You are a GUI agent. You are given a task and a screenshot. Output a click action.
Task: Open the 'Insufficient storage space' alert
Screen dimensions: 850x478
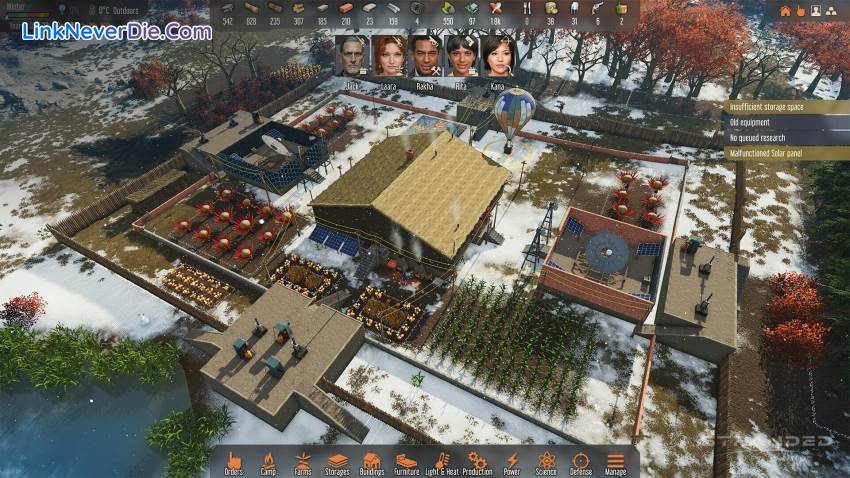(x=778, y=107)
